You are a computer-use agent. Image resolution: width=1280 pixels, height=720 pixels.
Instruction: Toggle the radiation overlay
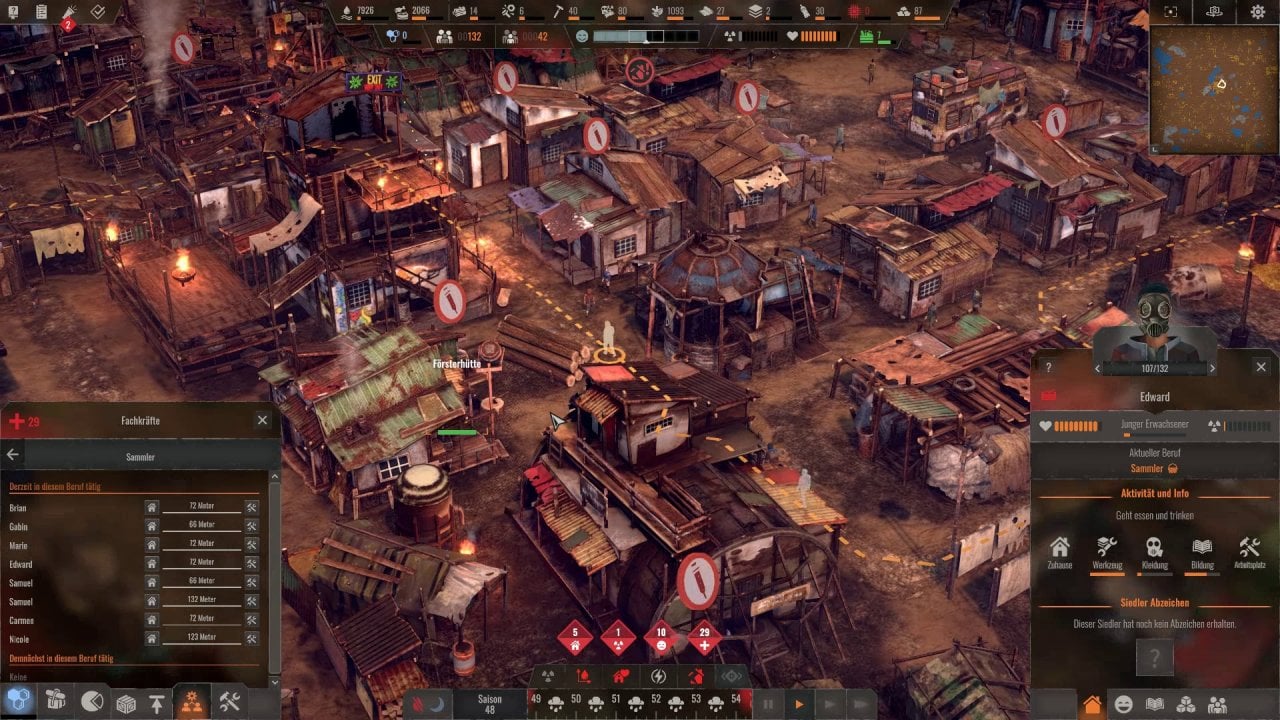(x=548, y=677)
